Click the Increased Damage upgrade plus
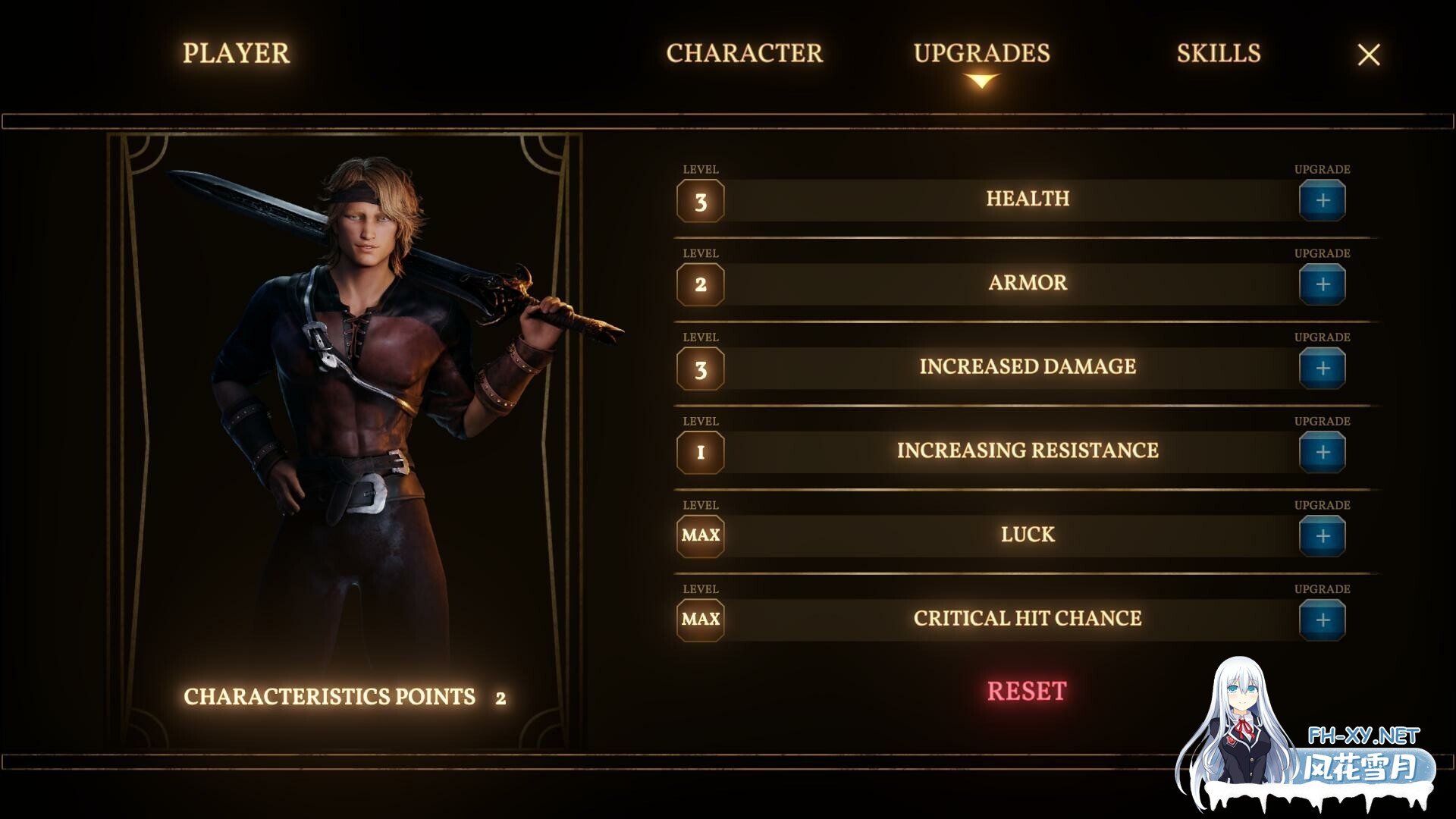 1322,369
